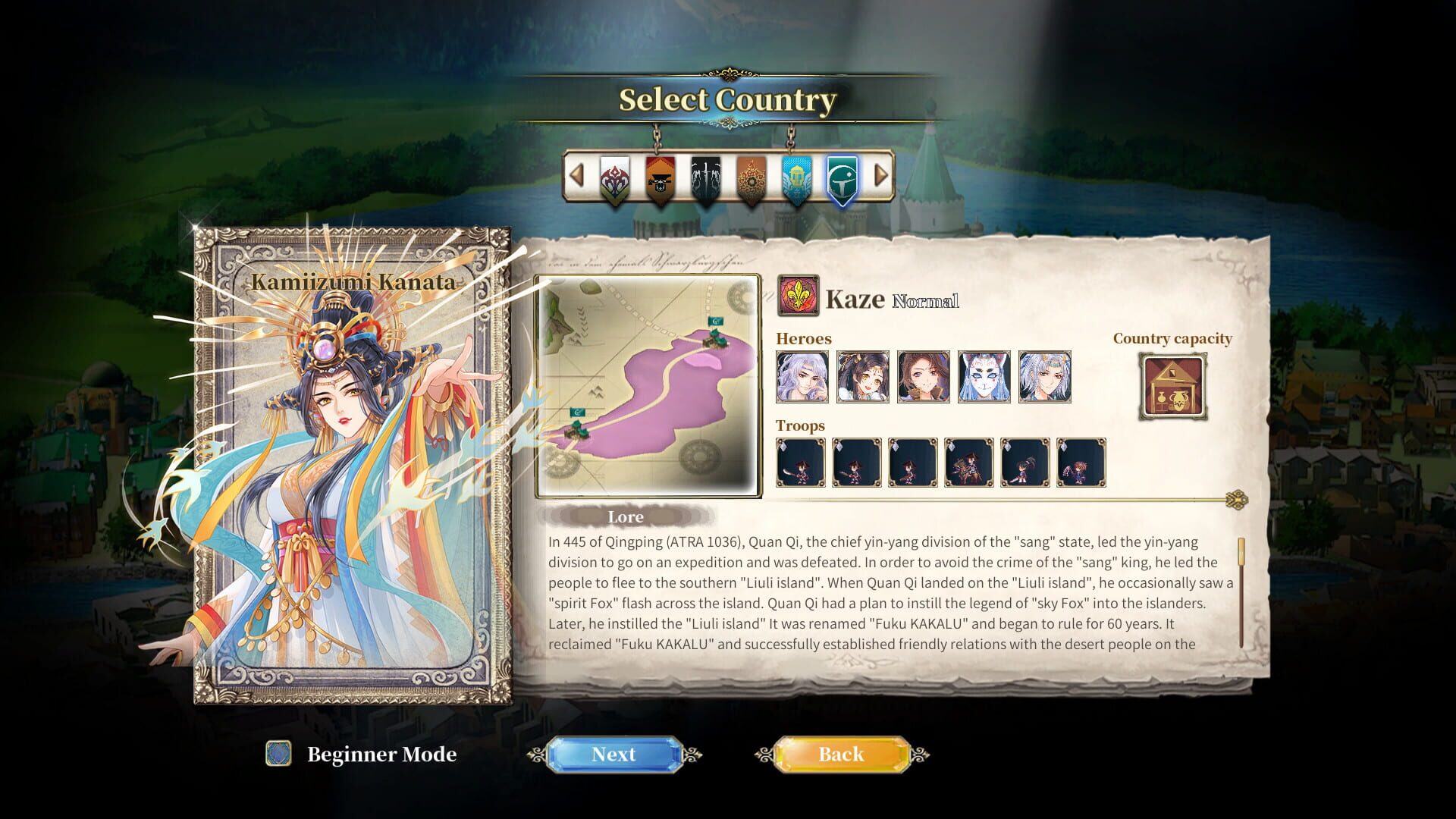Select the blue lantern banner crest
The image size is (1456, 819).
[x=796, y=178]
